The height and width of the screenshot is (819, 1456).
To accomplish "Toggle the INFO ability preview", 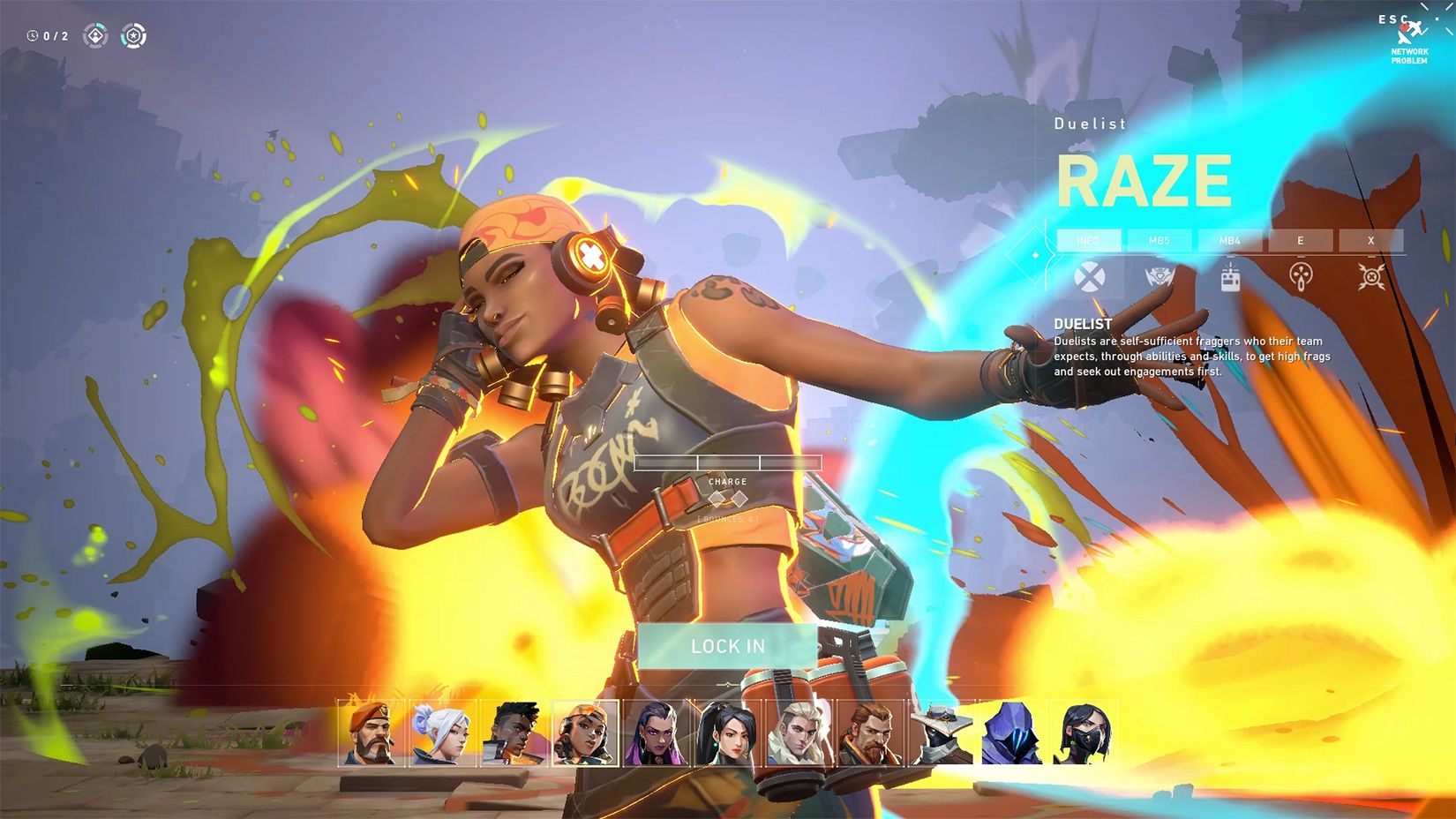I will 1089,240.
